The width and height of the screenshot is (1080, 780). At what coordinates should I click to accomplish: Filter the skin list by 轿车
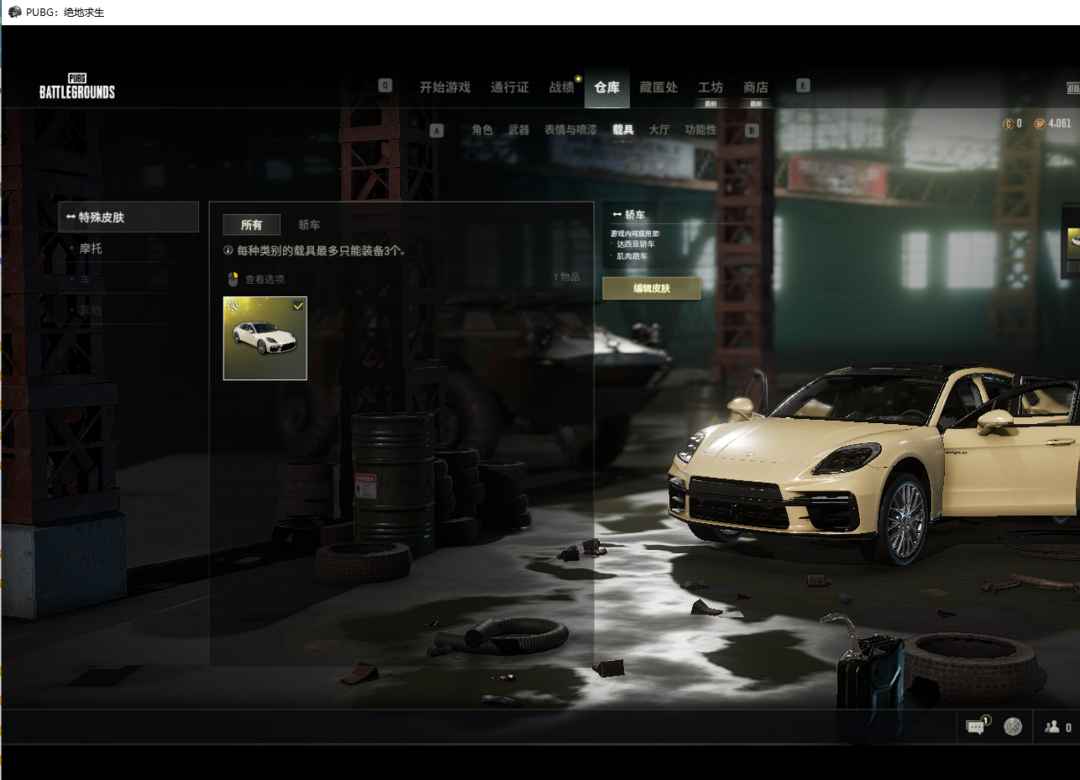[309, 225]
